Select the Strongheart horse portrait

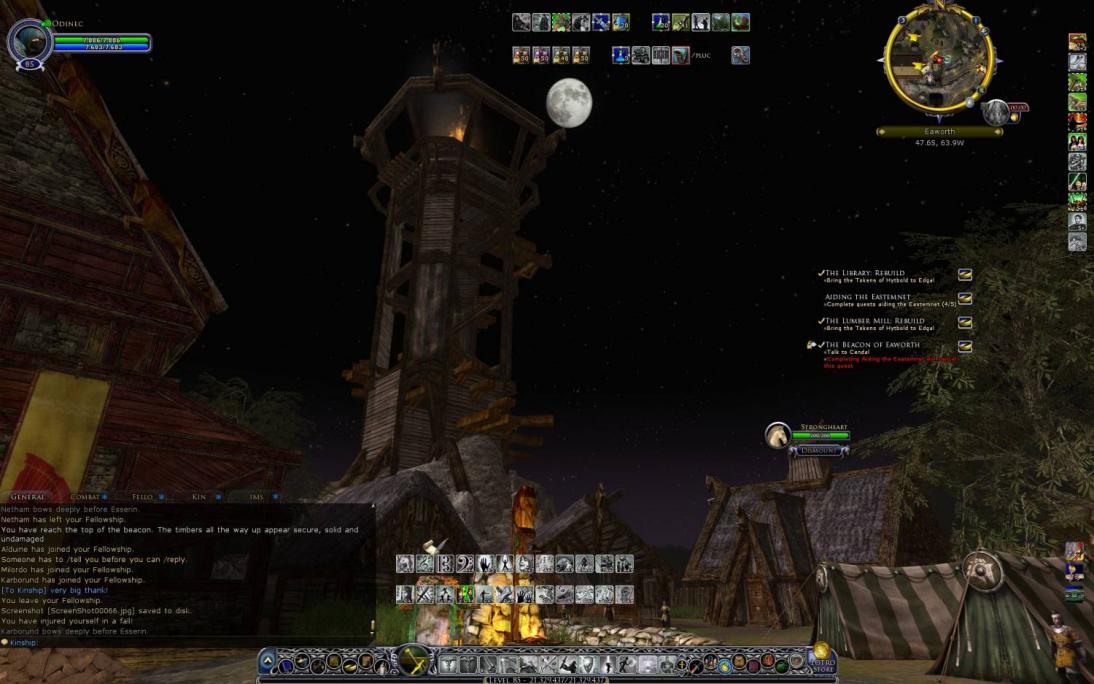pyautogui.click(x=777, y=435)
